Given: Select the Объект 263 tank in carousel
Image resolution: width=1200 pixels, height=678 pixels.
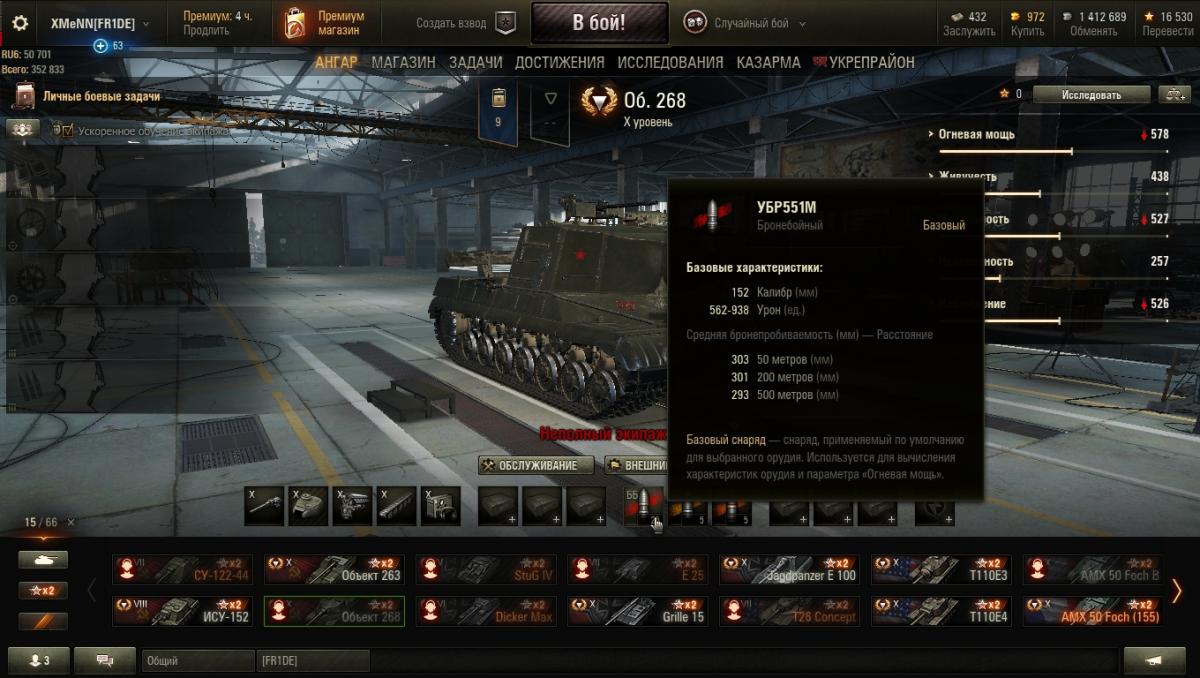Looking at the screenshot, I should 334,570.
